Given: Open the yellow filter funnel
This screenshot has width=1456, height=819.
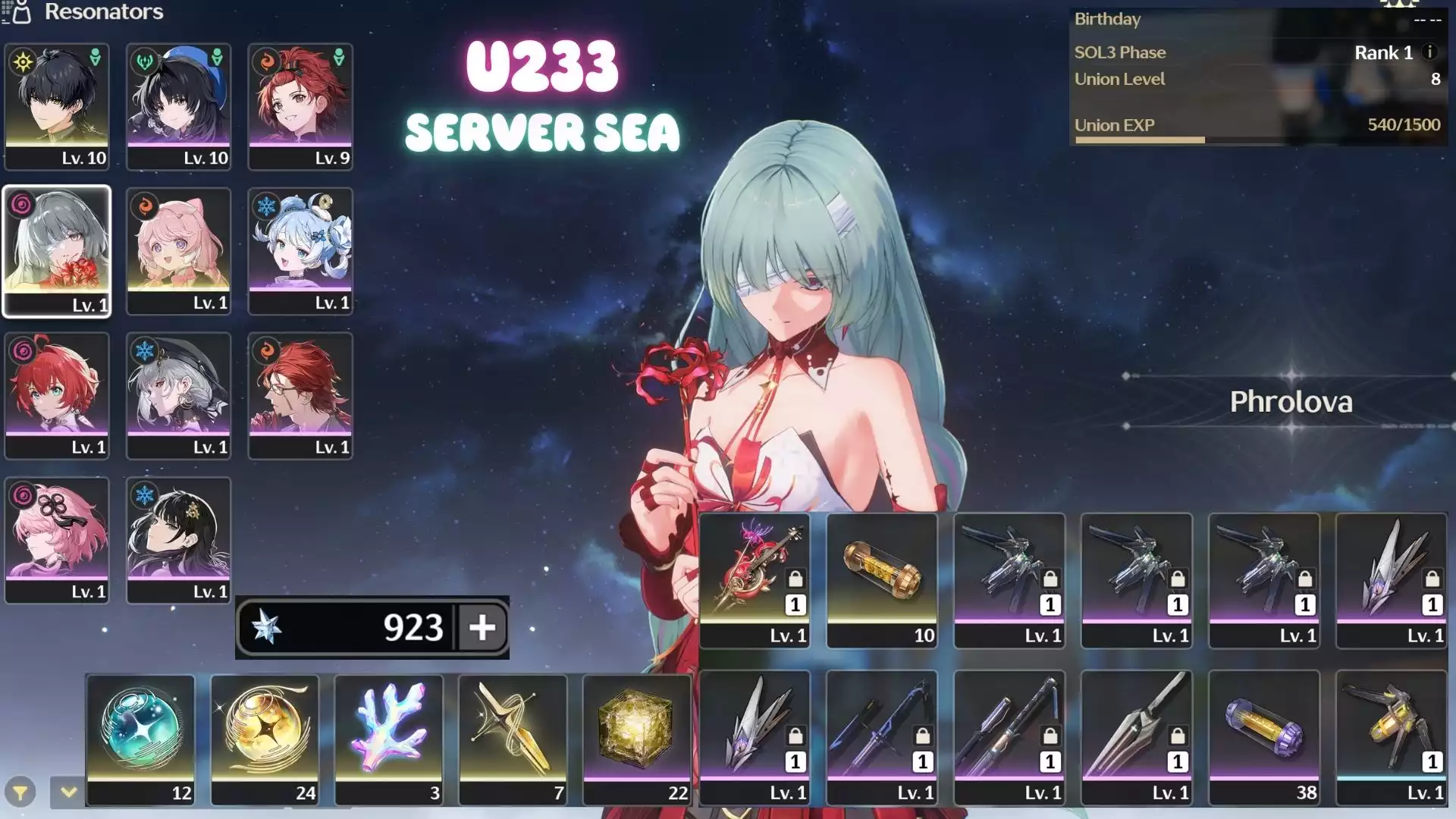Looking at the screenshot, I should [x=20, y=793].
